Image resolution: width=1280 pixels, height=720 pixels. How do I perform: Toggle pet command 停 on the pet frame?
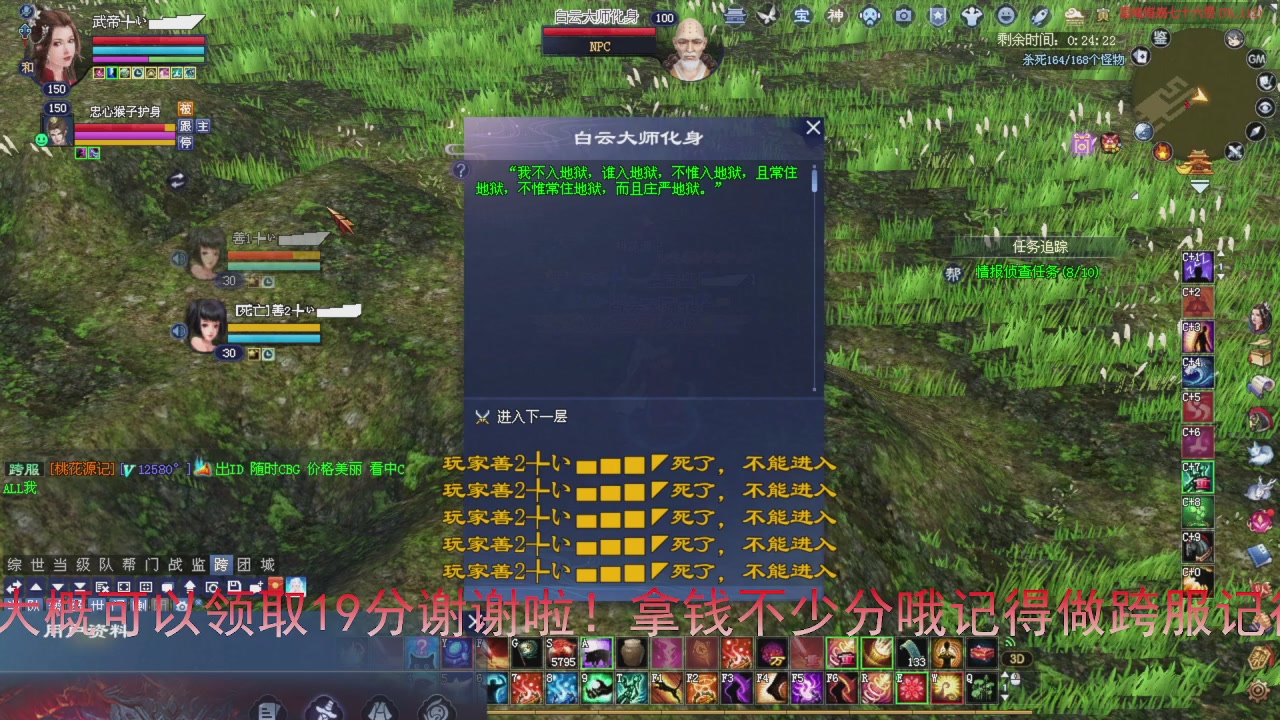point(185,142)
